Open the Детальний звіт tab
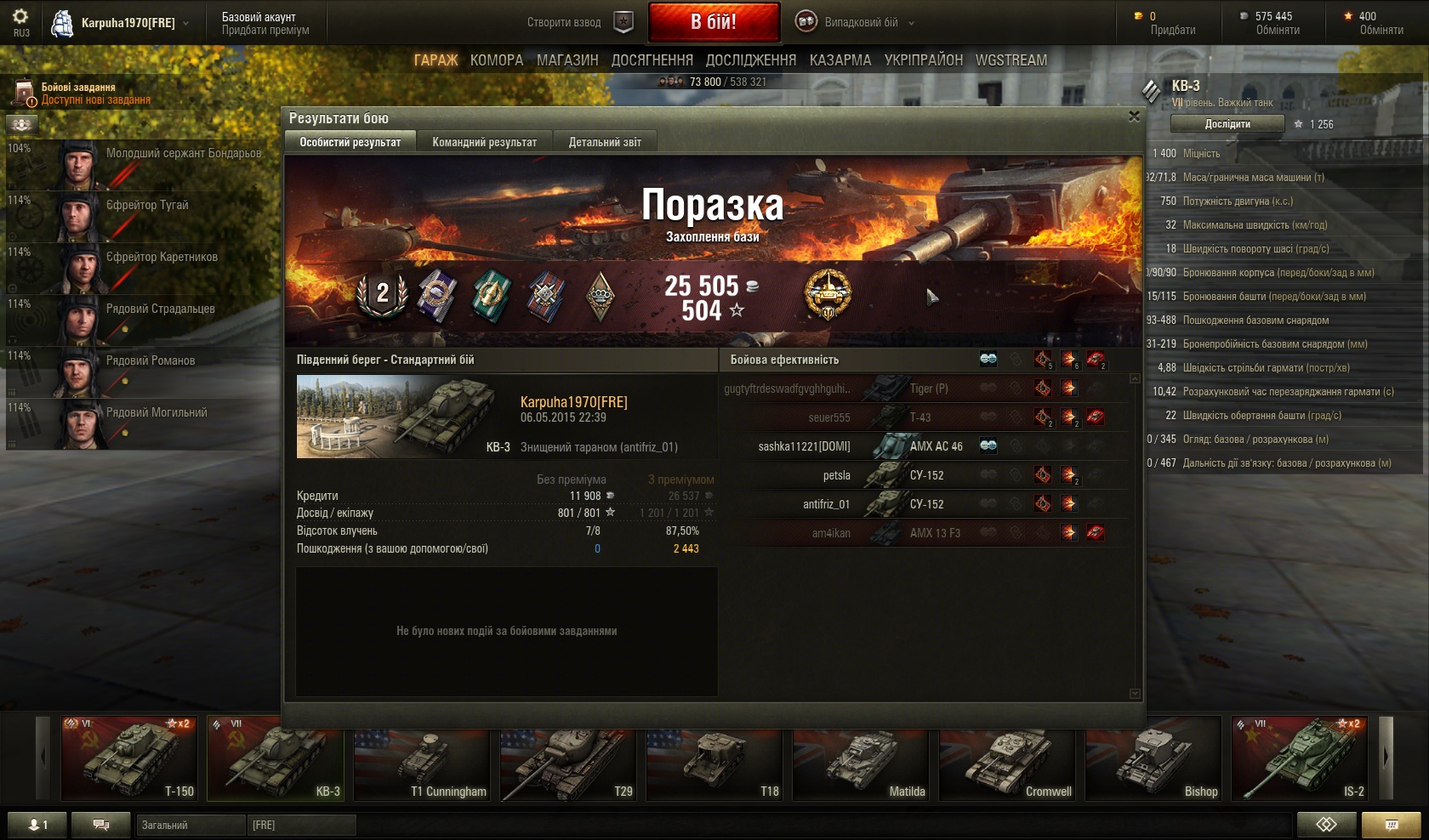 pyautogui.click(x=605, y=142)
